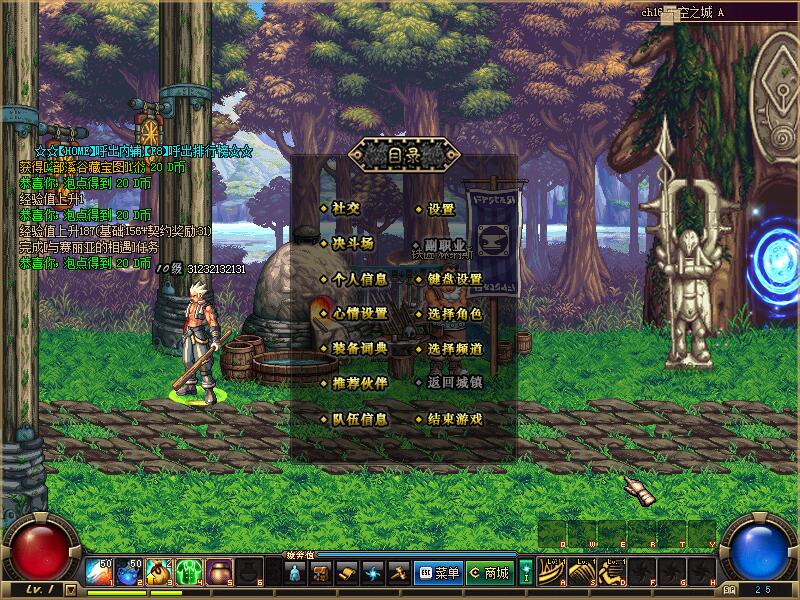Open the character silhouette icon in toolbar

point(295,573)
